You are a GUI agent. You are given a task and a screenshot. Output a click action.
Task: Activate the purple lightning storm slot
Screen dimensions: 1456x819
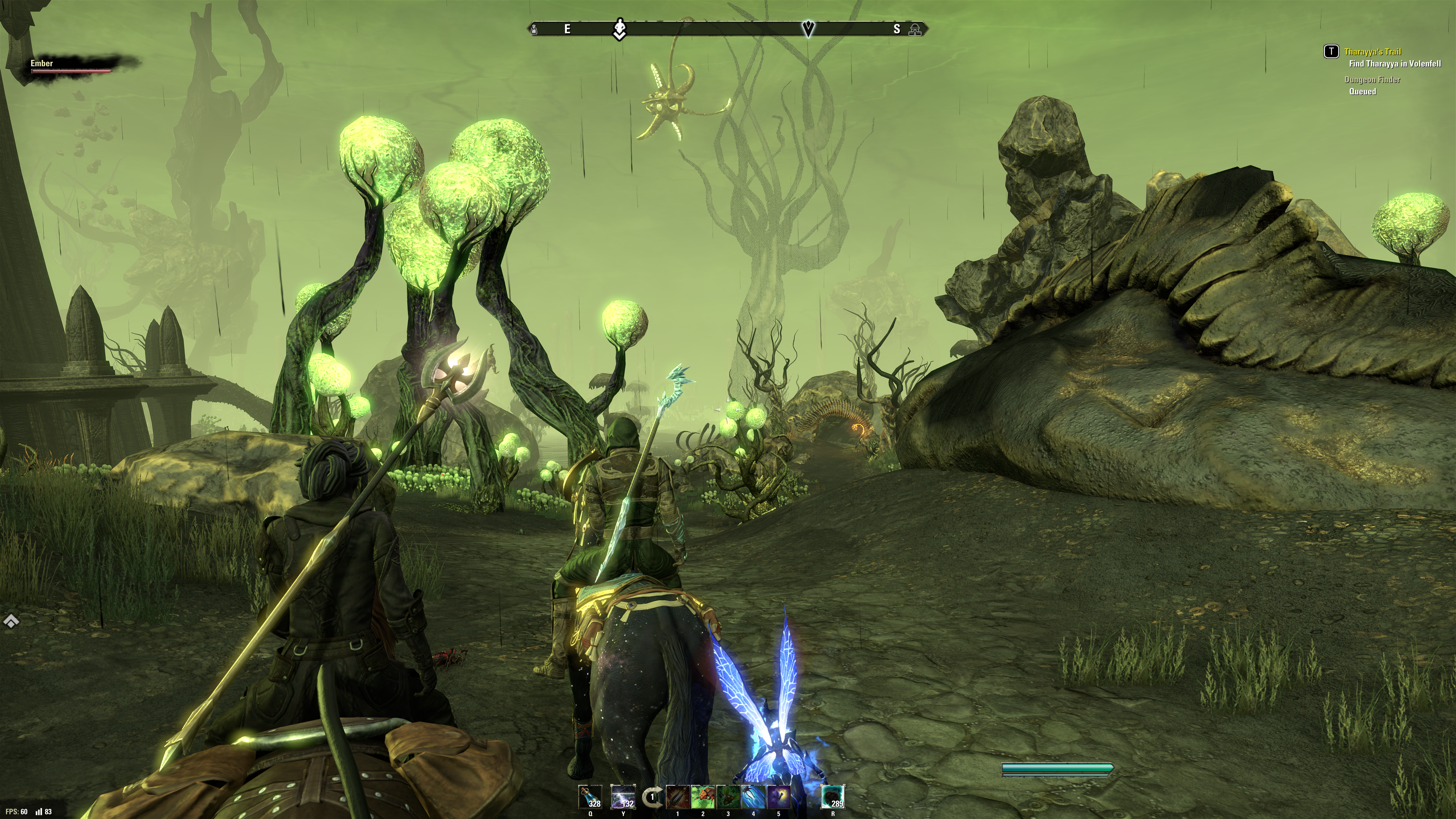click(x=623, y=797)
